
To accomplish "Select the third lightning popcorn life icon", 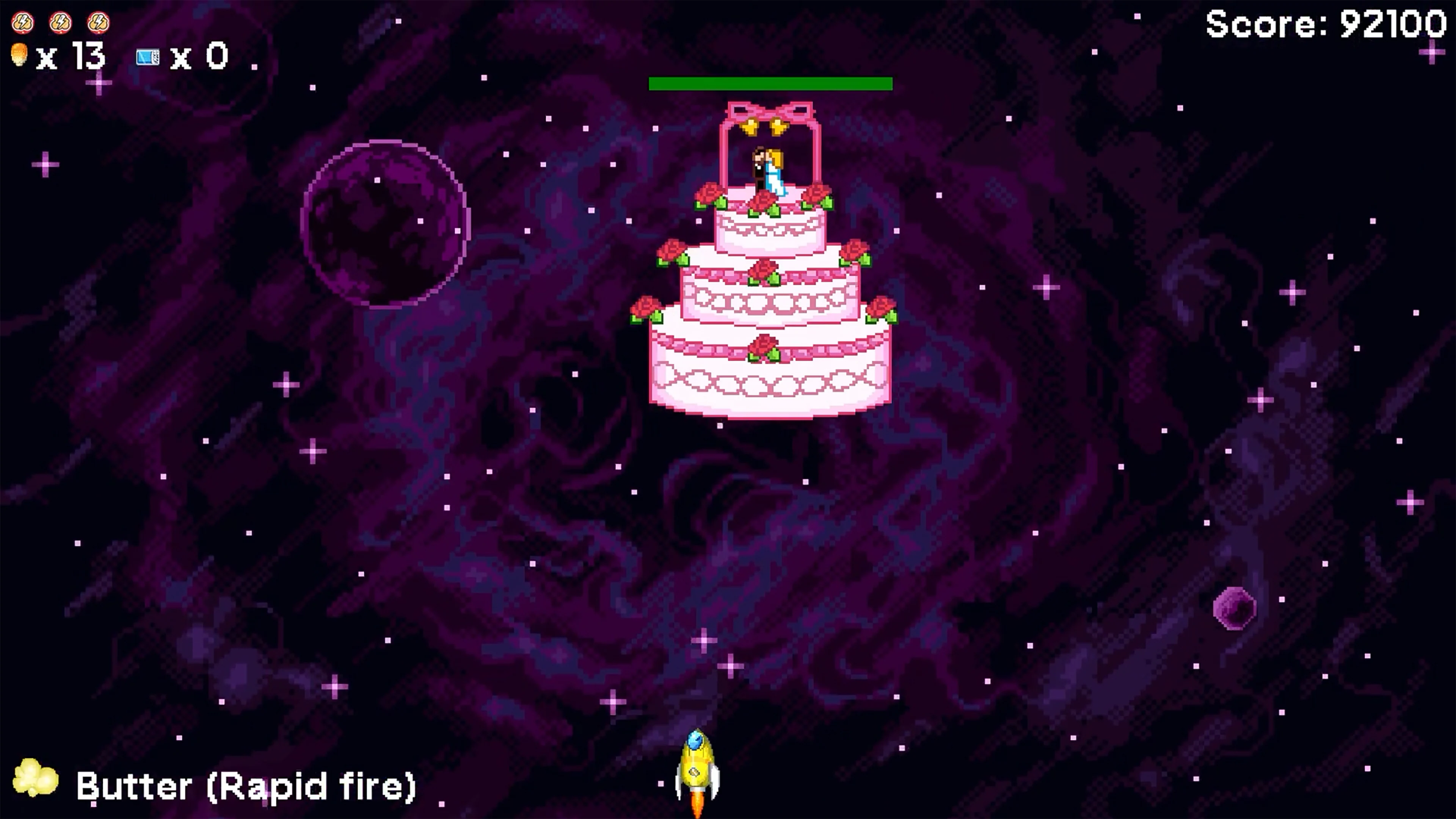I will click(99, 23).
